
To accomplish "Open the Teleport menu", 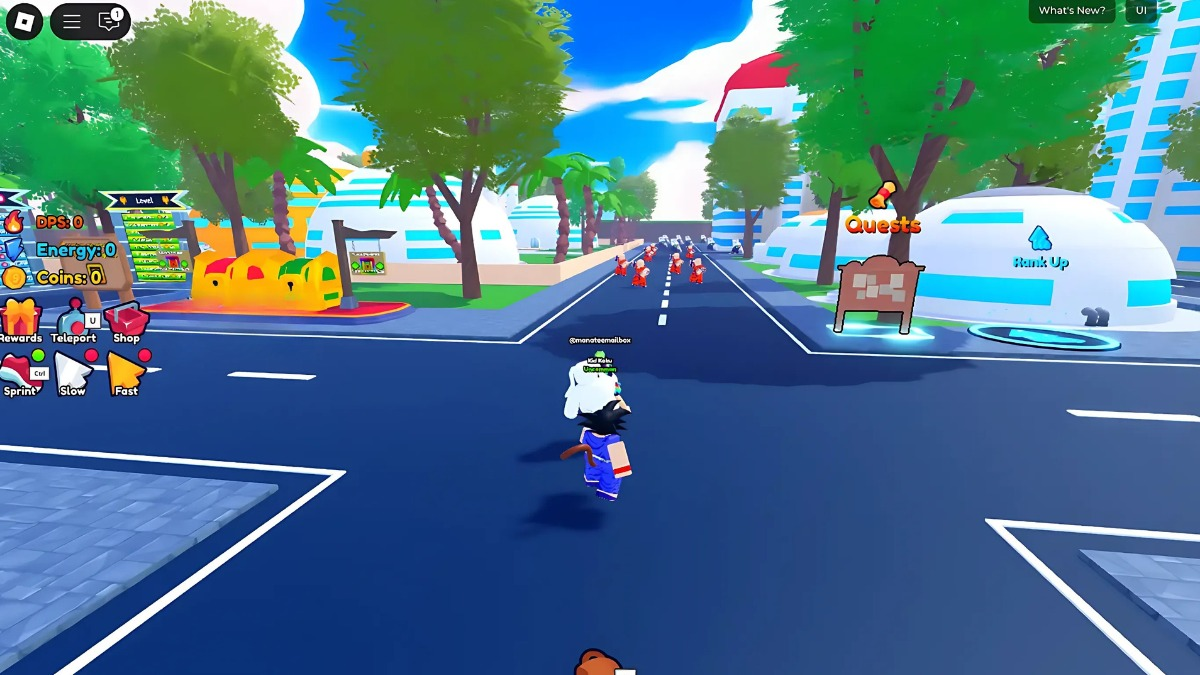I will 74,320.
